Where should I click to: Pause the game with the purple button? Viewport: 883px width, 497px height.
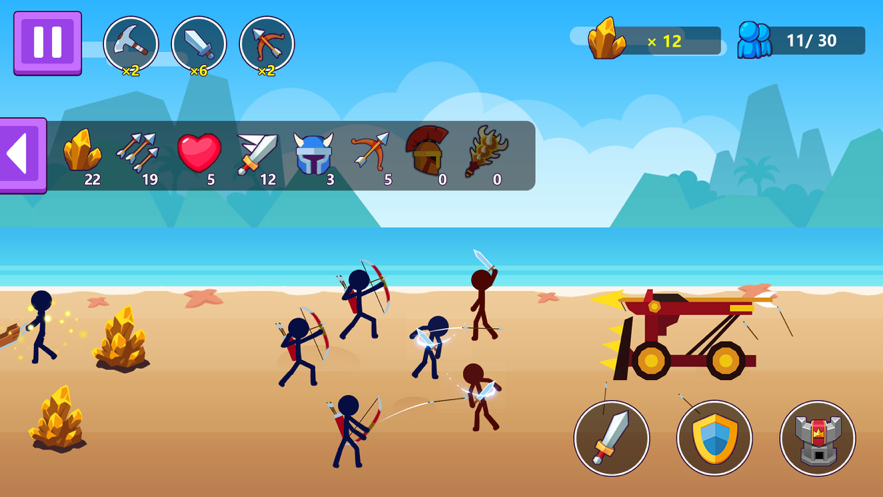click(x=47, y=43)
